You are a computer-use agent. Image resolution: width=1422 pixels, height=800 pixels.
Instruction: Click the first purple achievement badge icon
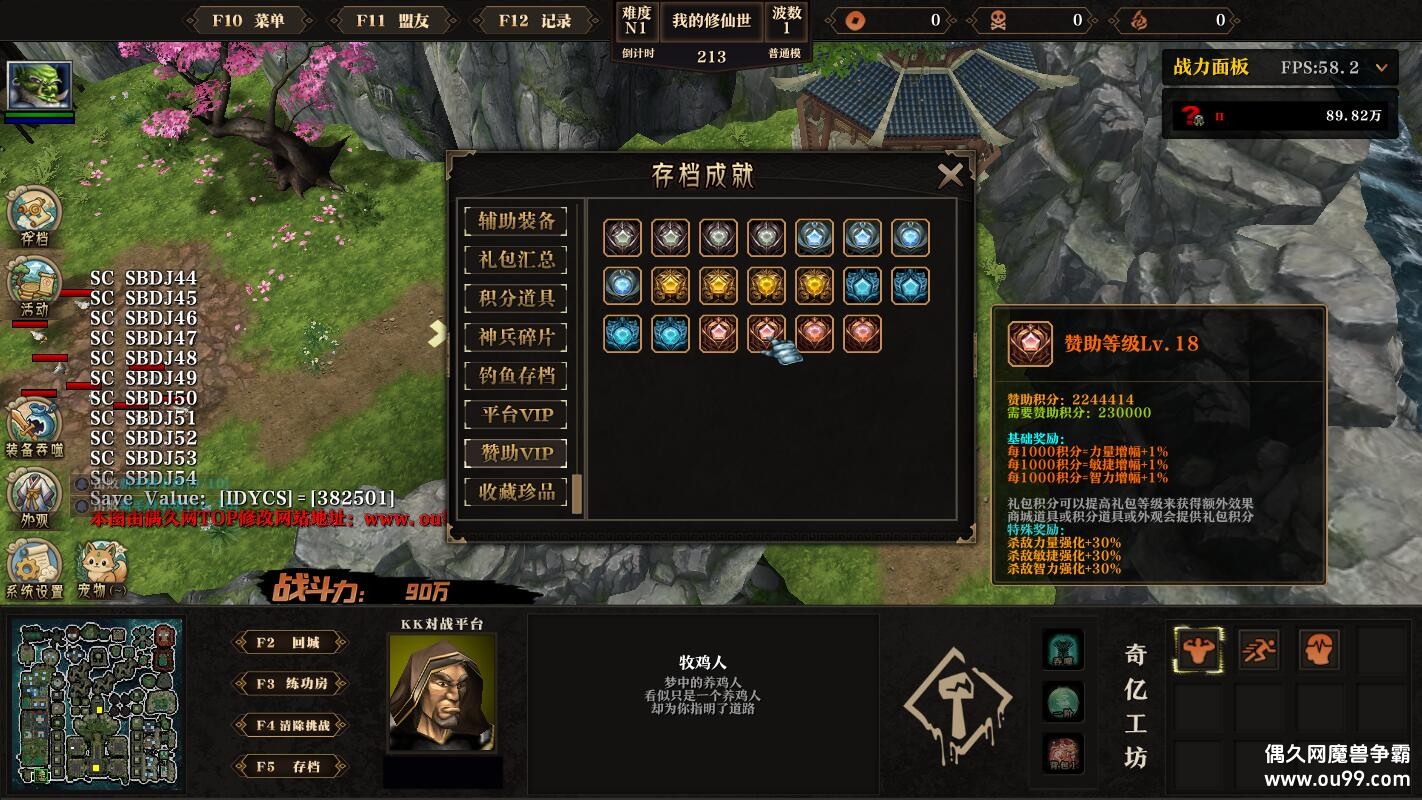621,238
